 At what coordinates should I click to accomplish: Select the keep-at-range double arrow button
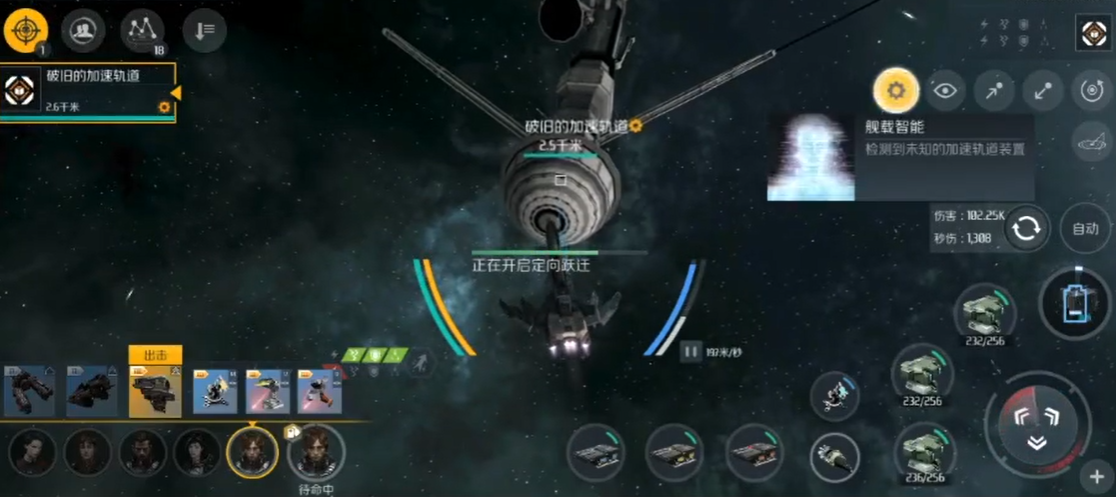click(x=1042, y=91)
